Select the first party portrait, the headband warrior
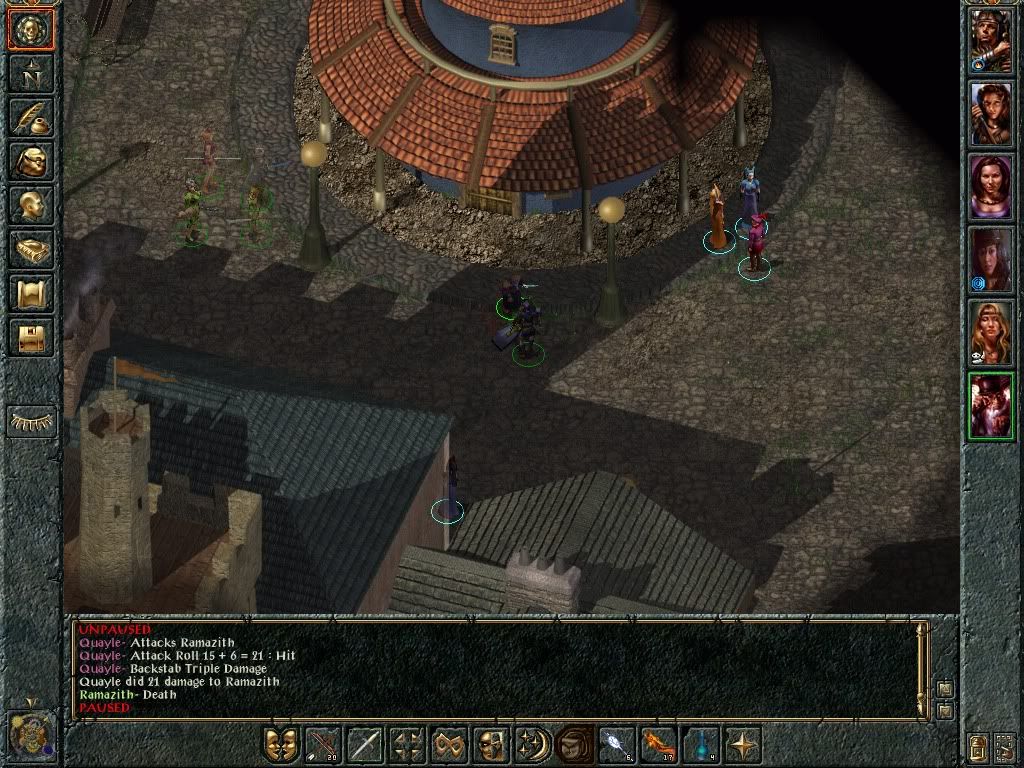The width and height of the screenshot is (1024, 768). pos(990,41)
